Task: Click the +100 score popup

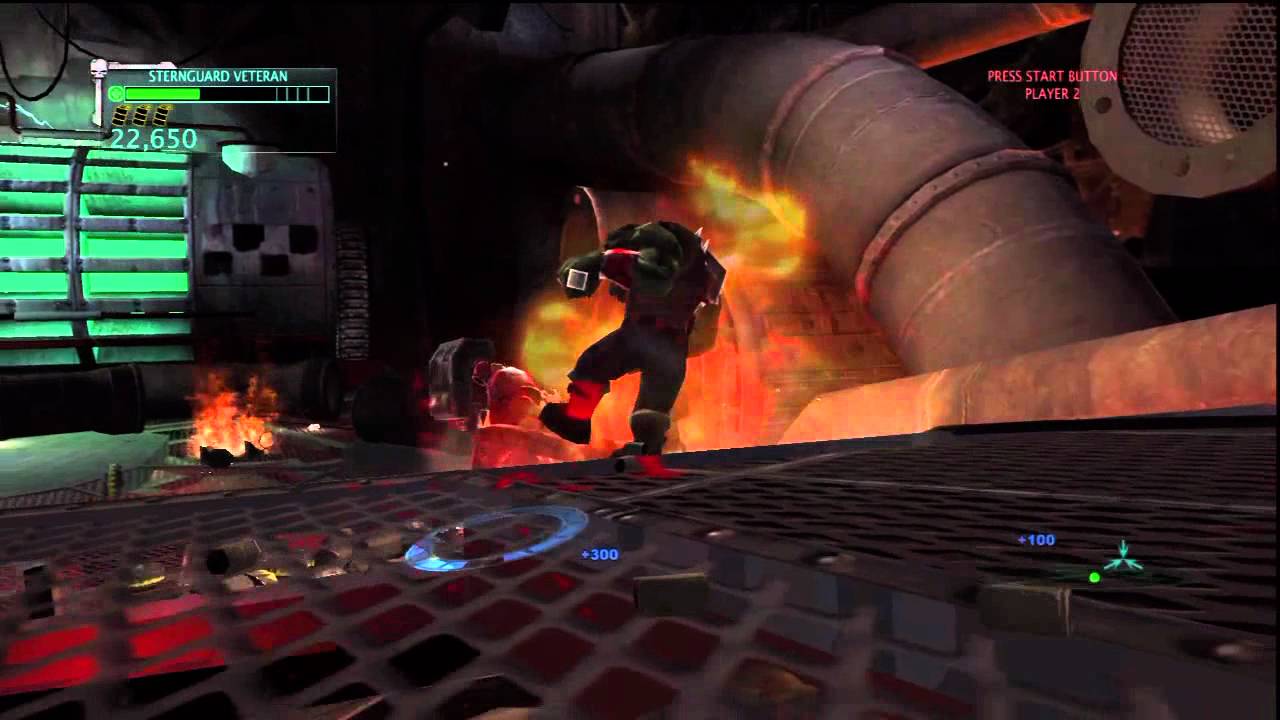Action: [1036, 538]
